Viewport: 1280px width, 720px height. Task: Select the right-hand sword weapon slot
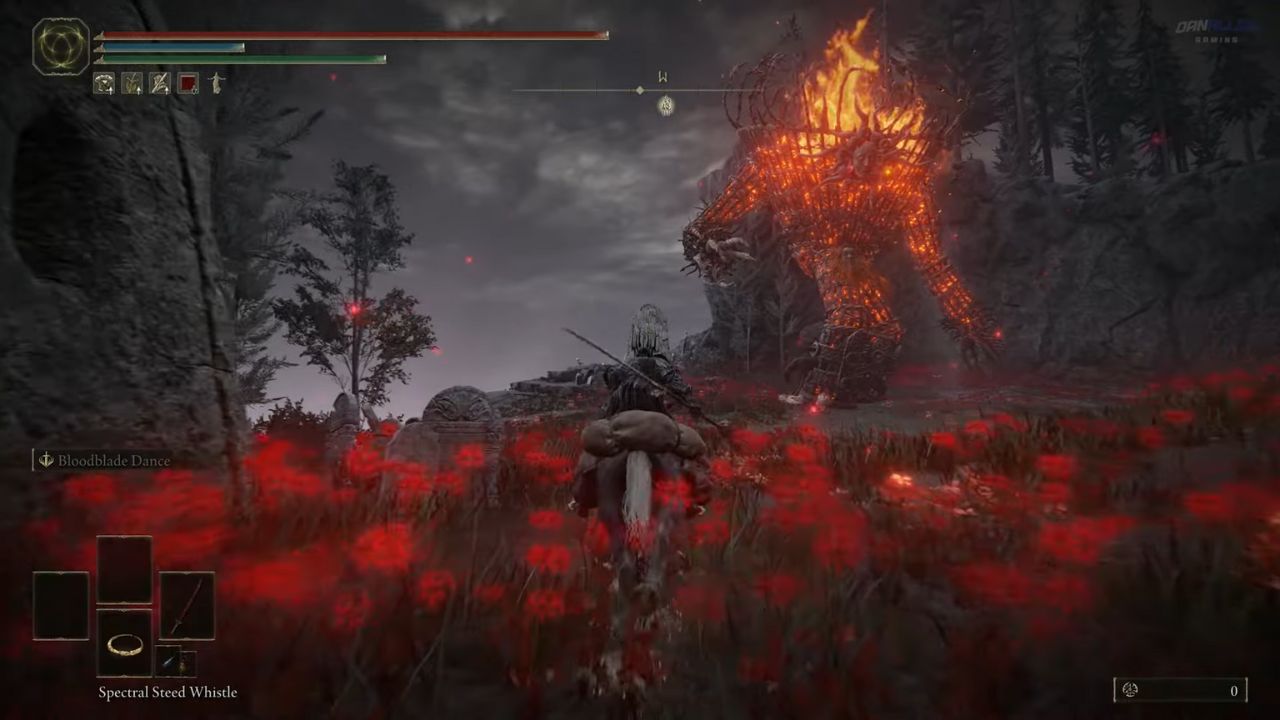tap(187, 606)
